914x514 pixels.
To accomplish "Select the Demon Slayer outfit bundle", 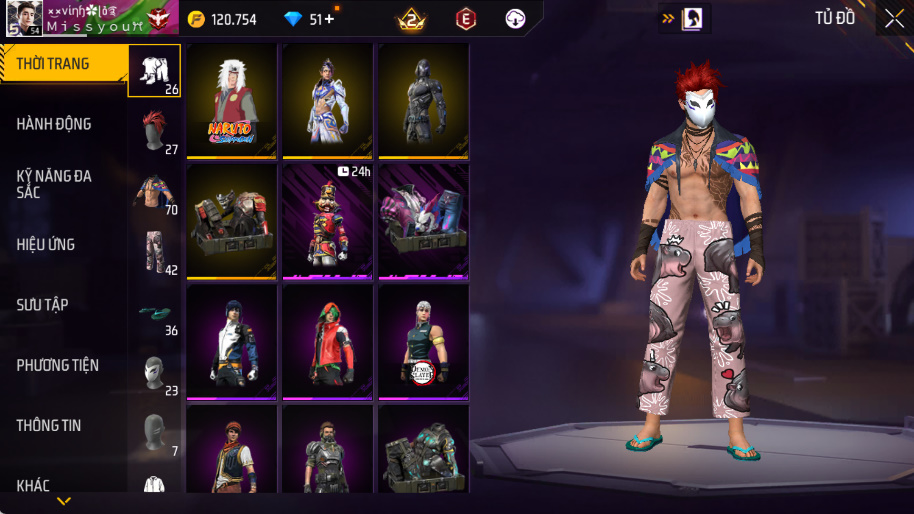I will (x=423, y=341).
